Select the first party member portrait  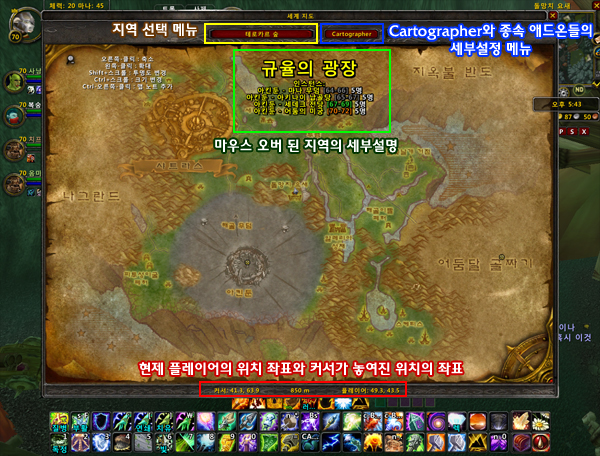pyautogui.click(x=13, y=79)
